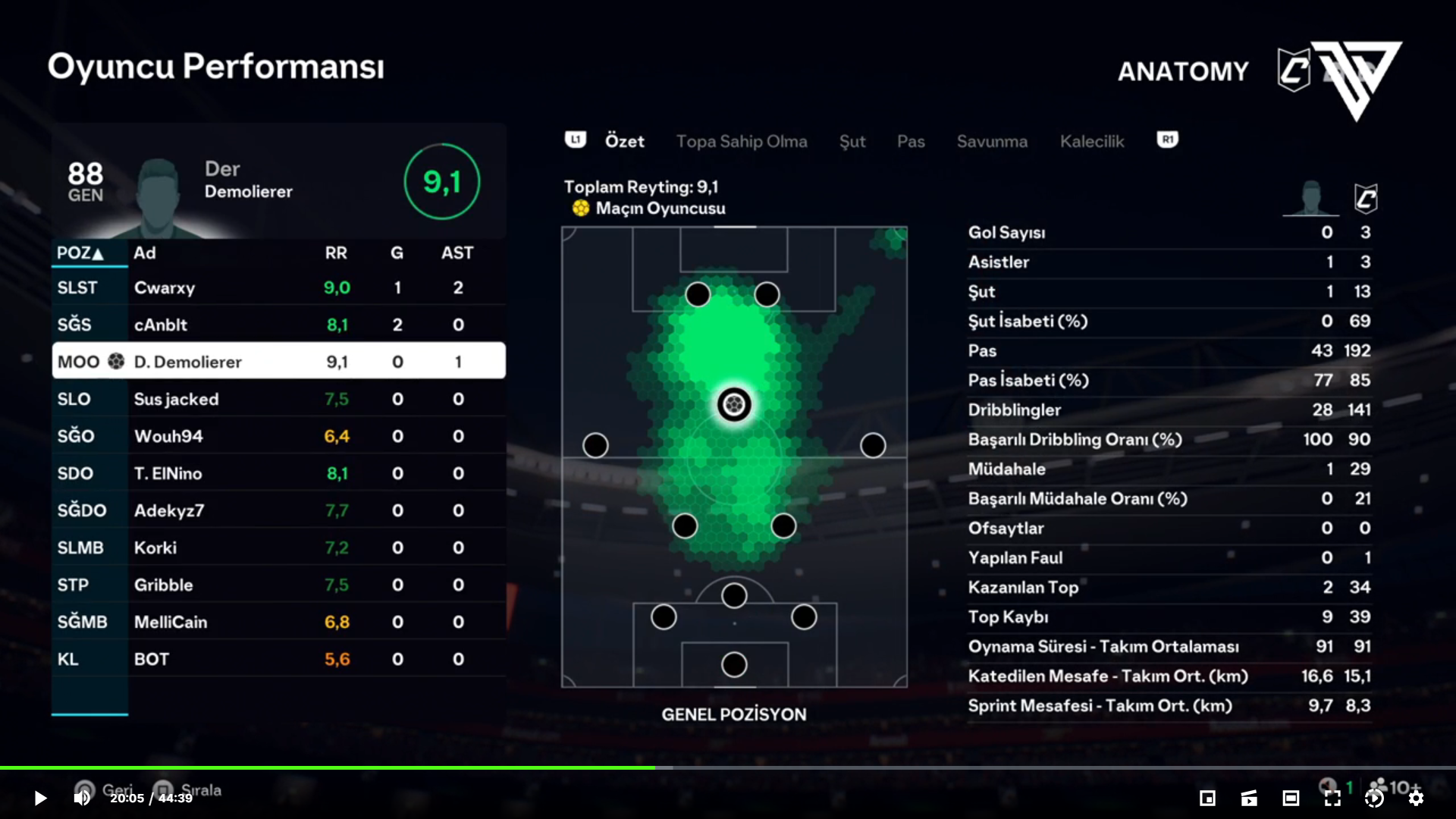
Task: Select T. ElNino's row
Action: click(278, 474)
